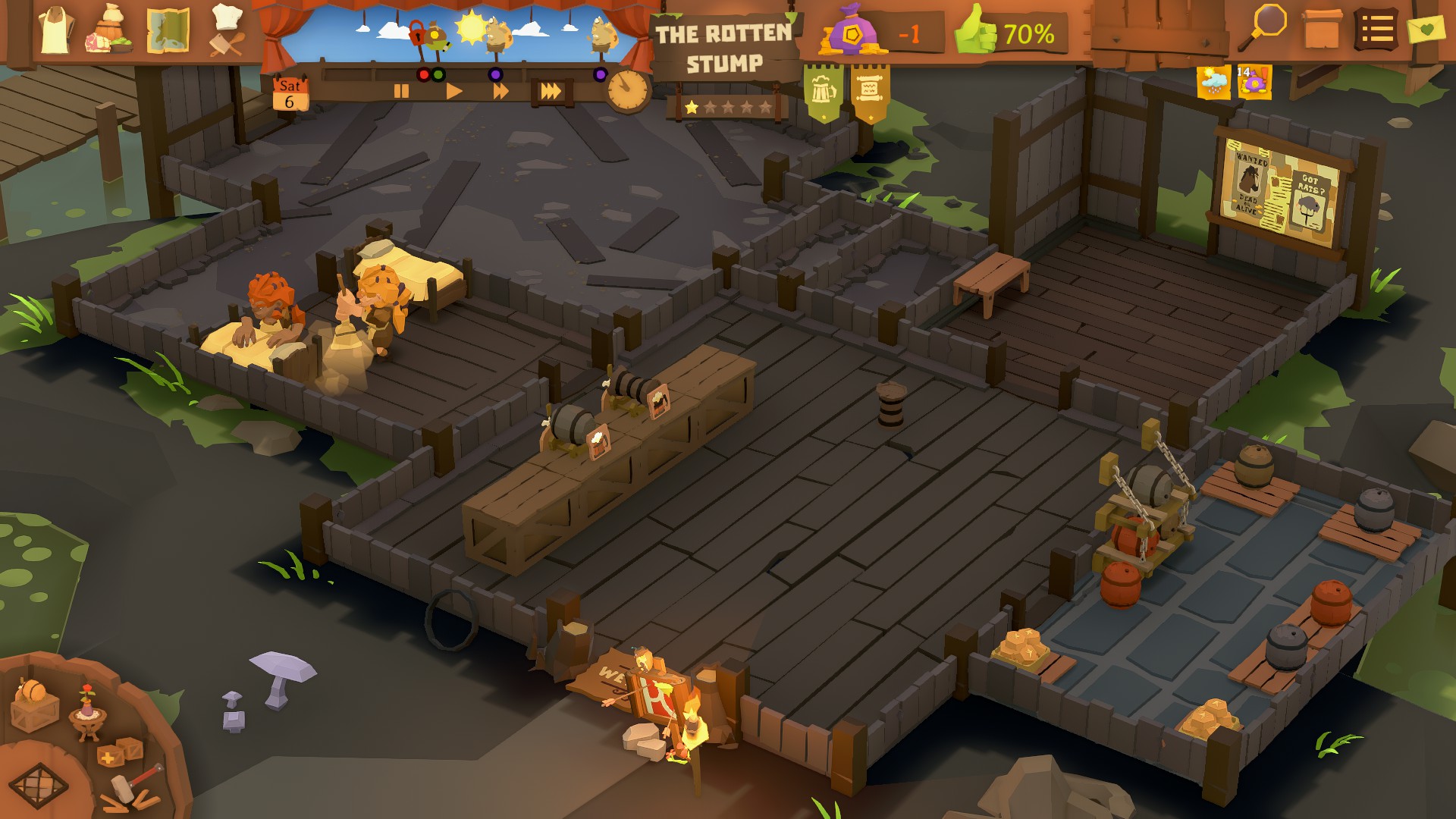Open the orange storage box icon
This screenshot has width=1456, height=819.
(x=1322, y=30)
